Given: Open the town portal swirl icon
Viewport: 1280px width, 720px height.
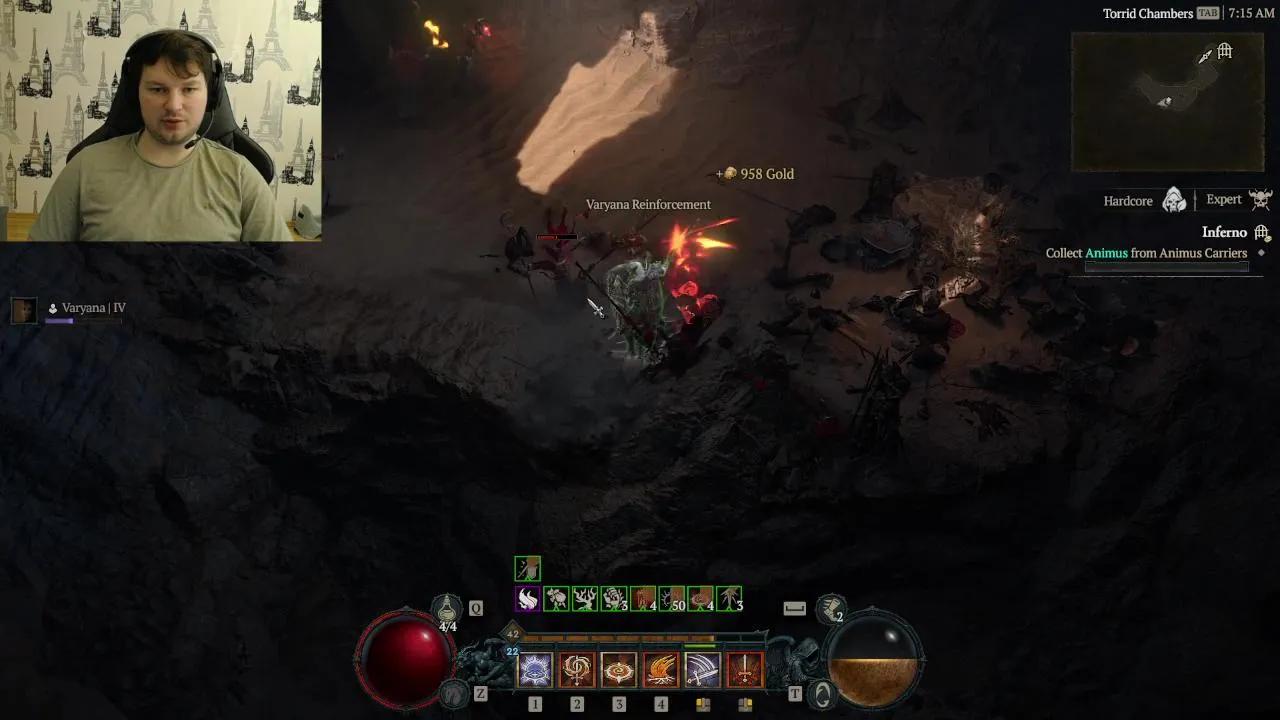Looking at the screenshot, I should 822,693.
